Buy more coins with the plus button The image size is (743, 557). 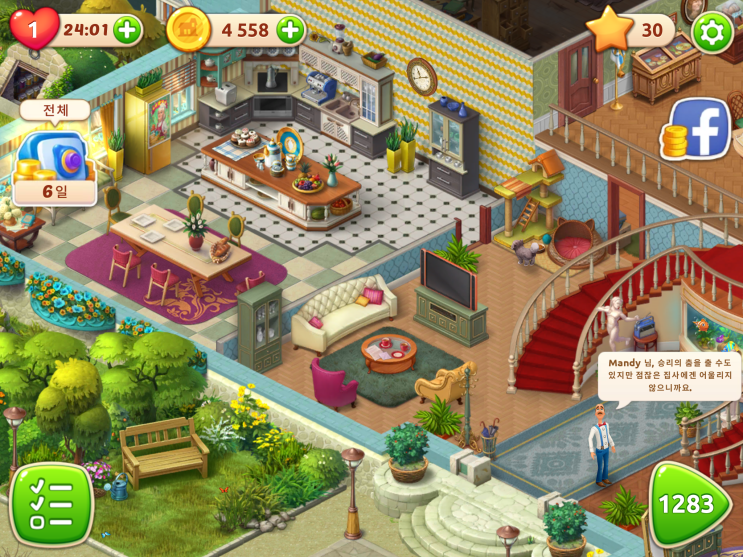[290, 30]
